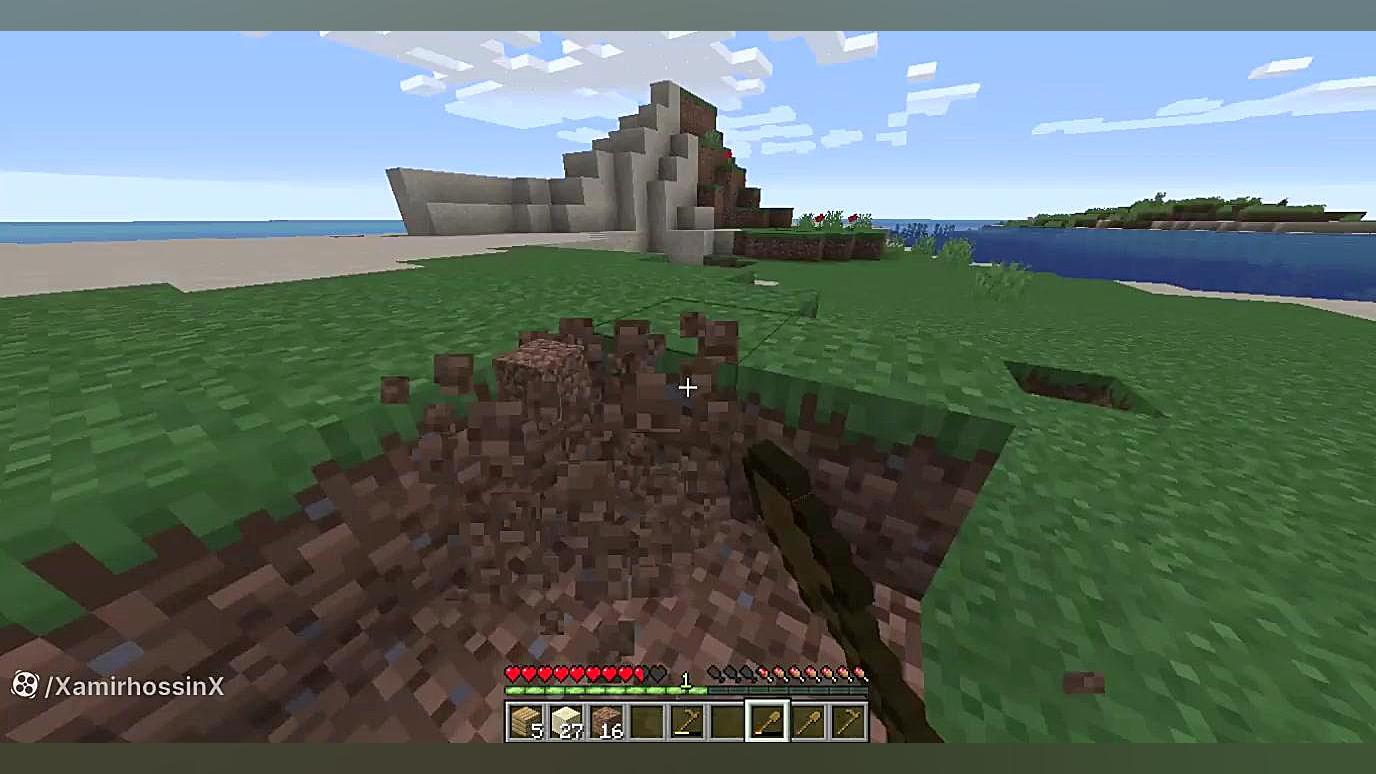Switch to the dirt block stack of 16
This screenshot has width=1376, height=774.
[x=606, y=721]
